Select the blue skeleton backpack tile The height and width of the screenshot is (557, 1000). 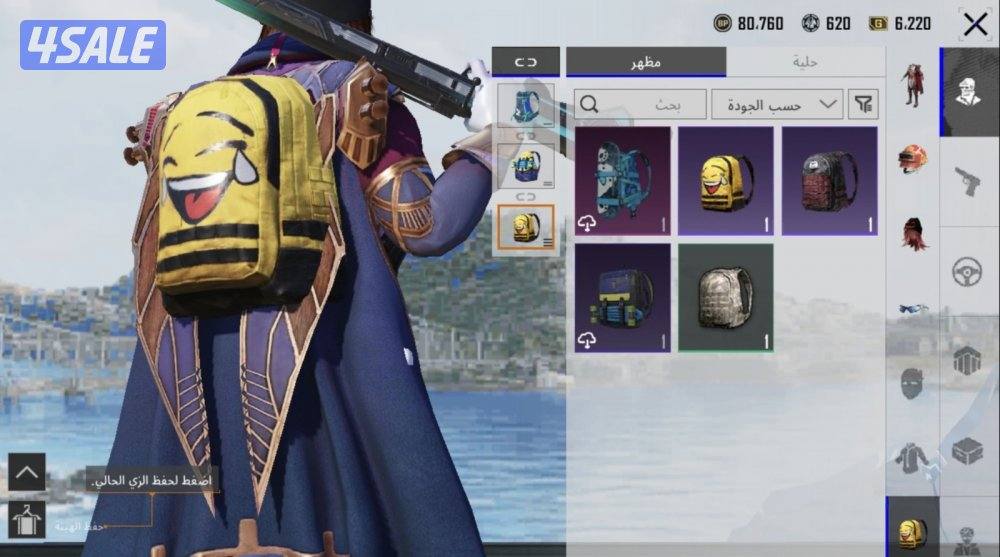click(x=622, y=181)
